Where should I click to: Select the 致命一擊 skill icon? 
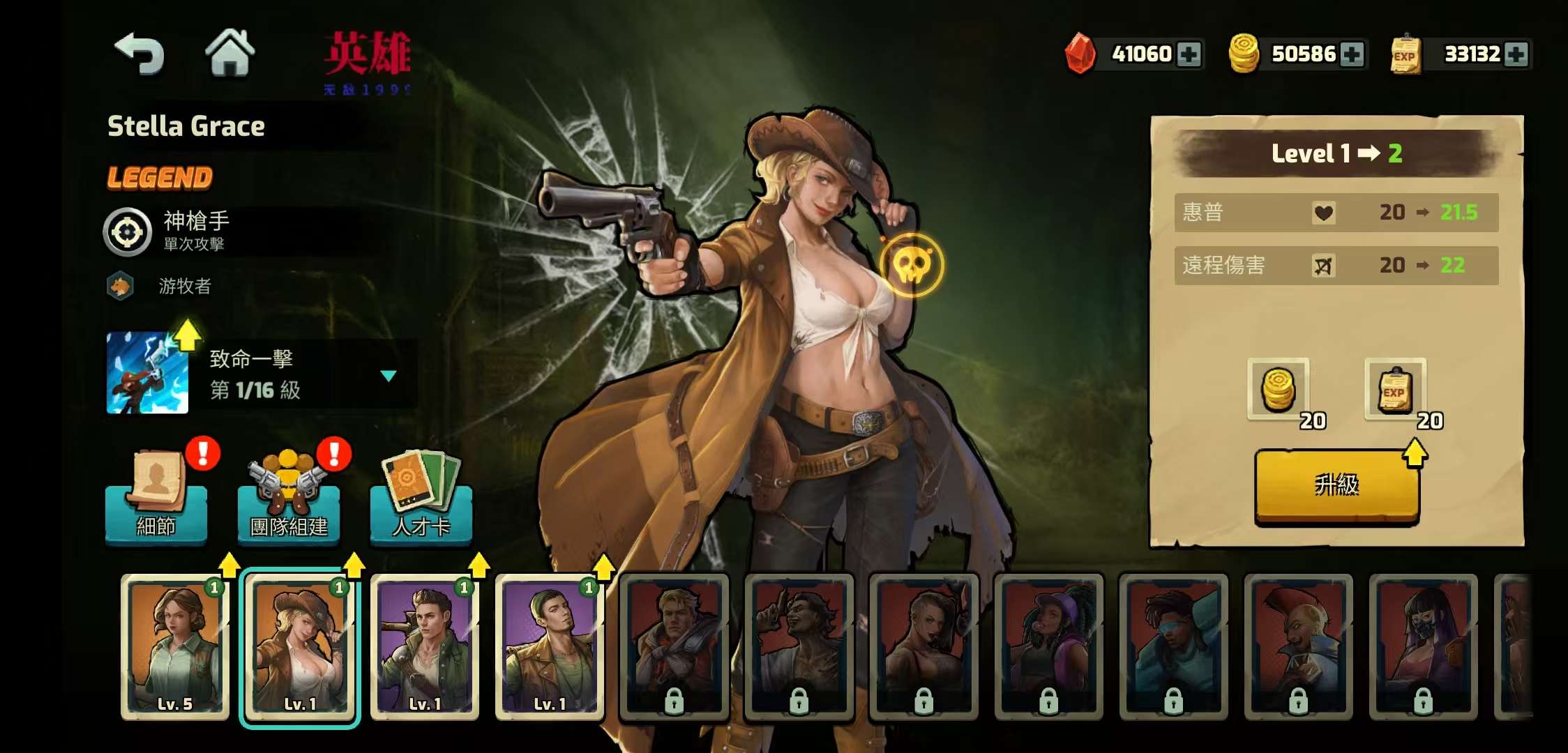(147, 373)
